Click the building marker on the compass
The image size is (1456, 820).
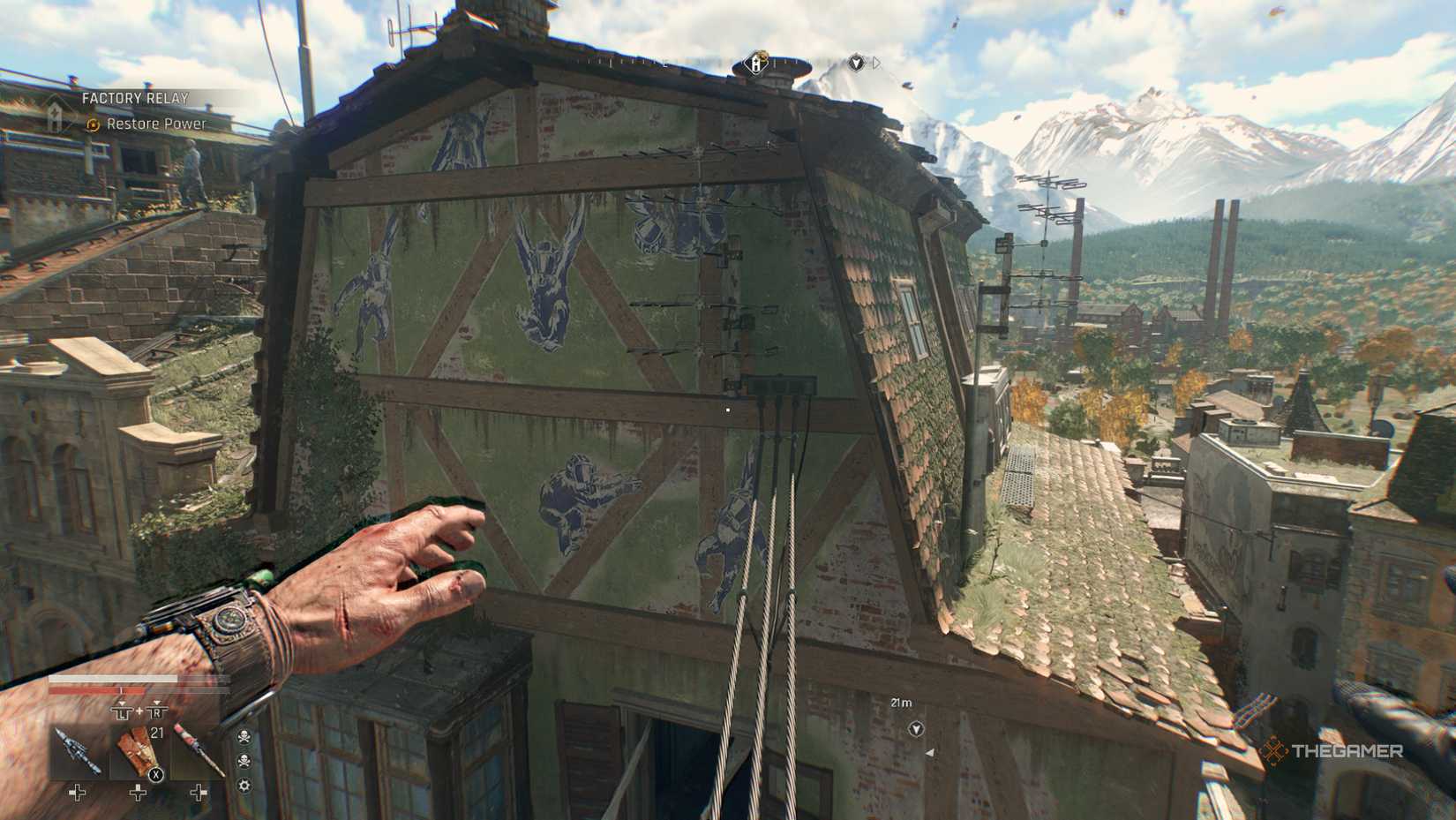(756, 64)
